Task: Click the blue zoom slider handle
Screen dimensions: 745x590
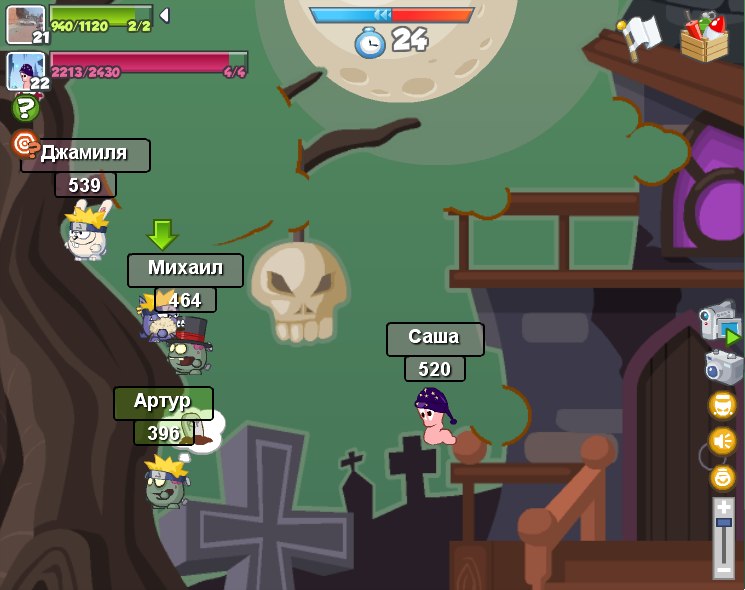Action: [x=723, y=523]
